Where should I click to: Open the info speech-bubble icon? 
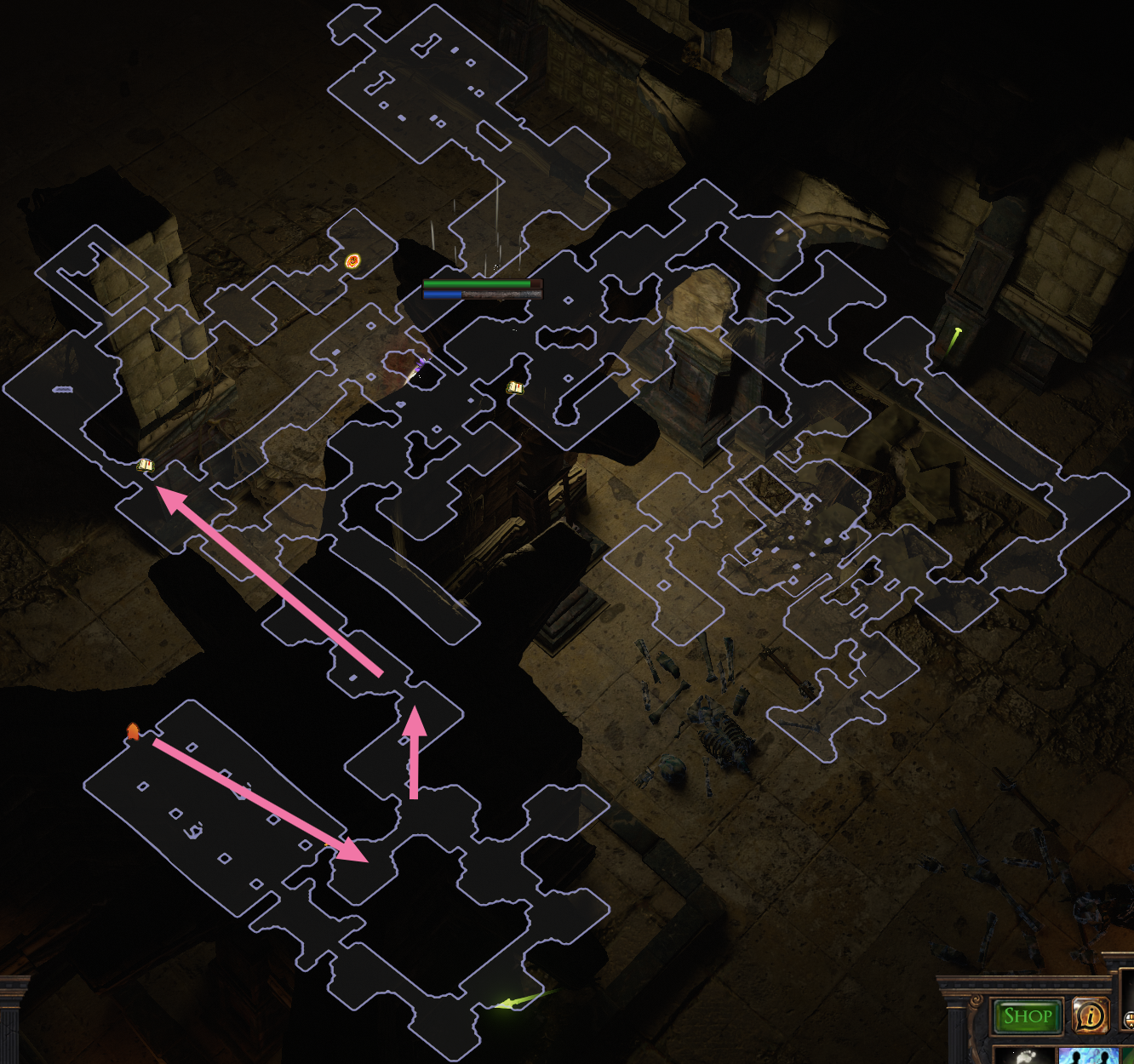1090,1015
